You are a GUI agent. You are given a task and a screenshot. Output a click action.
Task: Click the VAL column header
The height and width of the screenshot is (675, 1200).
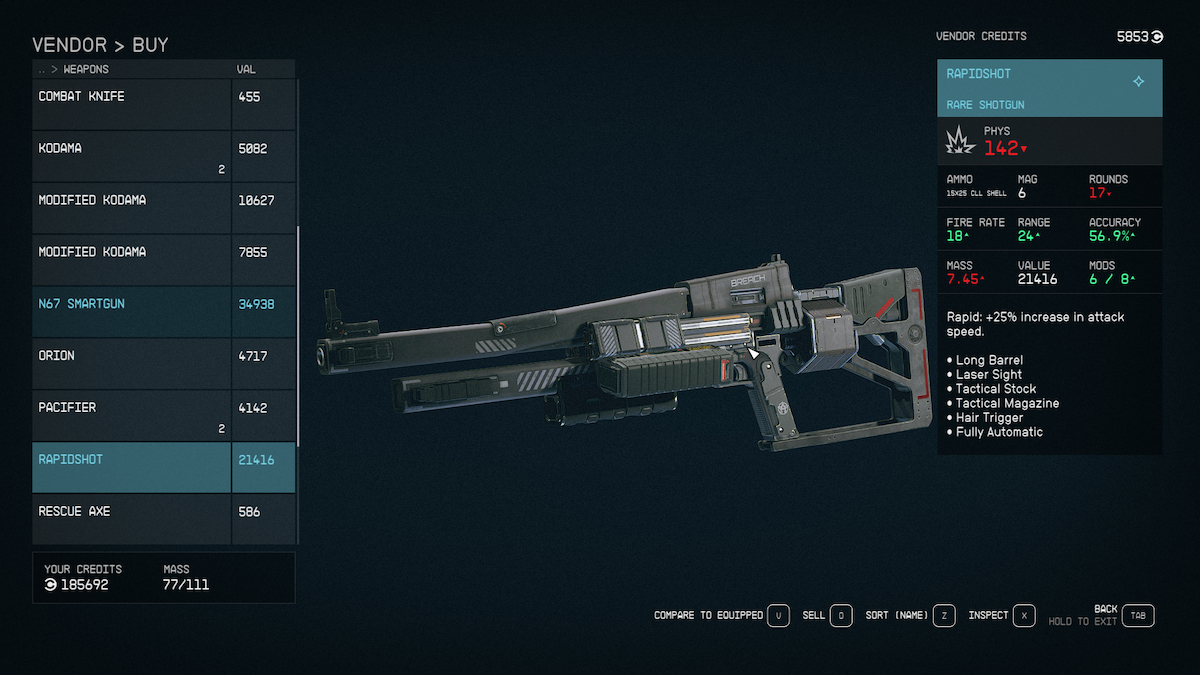point(246,69)
